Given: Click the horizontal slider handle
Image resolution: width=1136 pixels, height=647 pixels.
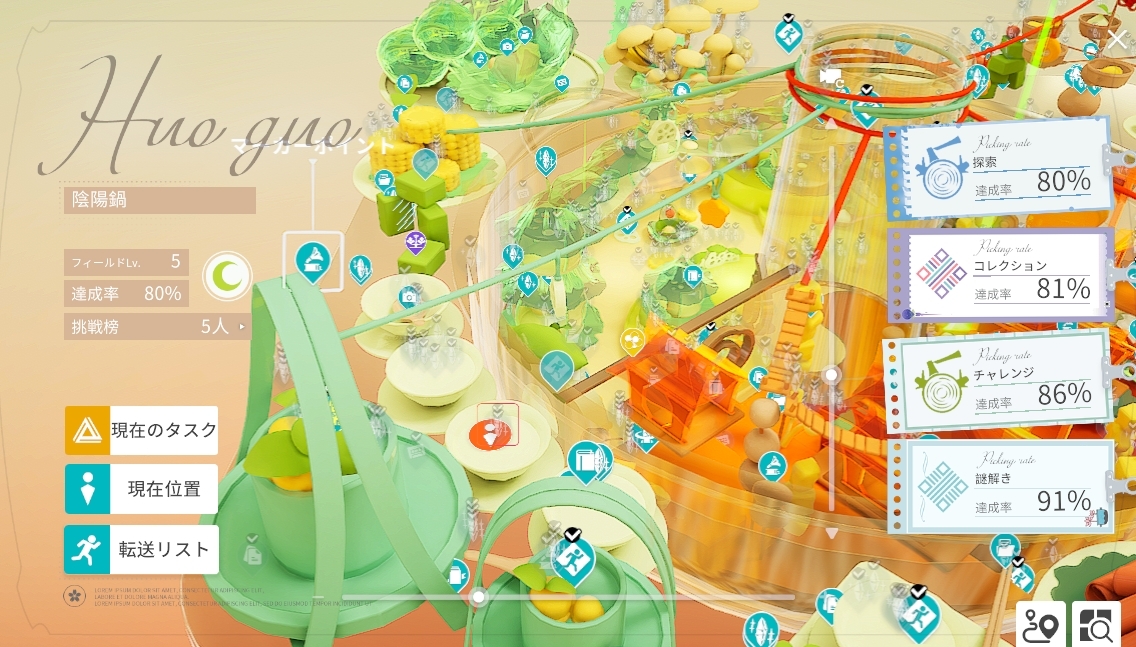Looking at the screenshot, I should [x=479, y=597].
